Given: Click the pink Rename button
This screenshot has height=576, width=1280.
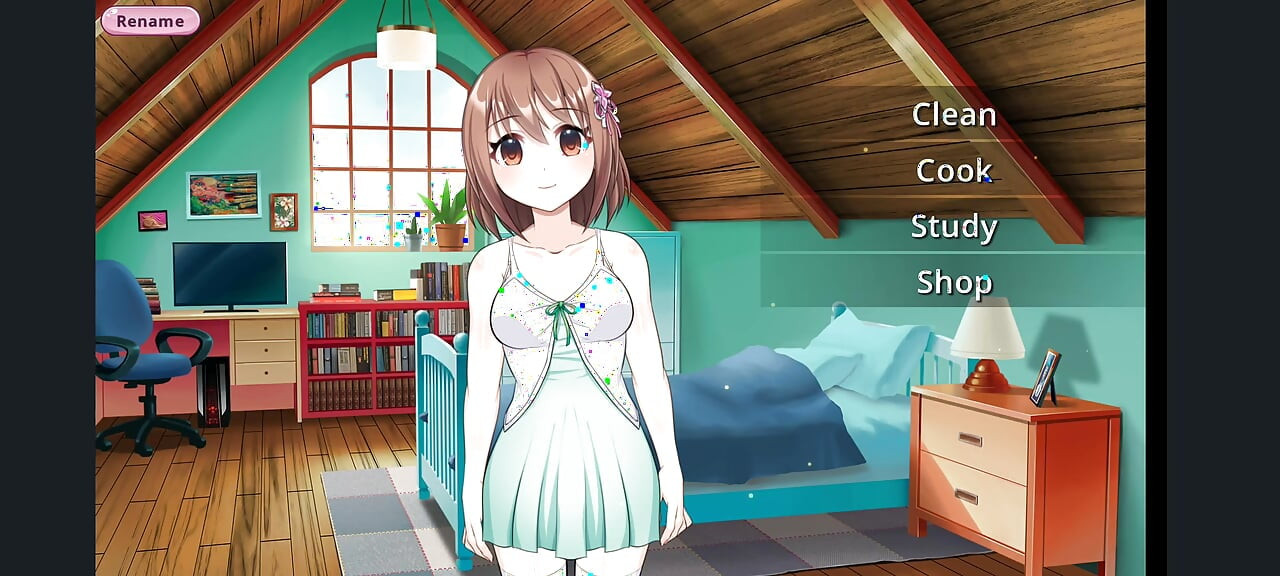Looking at the screenshot, I should (x=150, y=21).
